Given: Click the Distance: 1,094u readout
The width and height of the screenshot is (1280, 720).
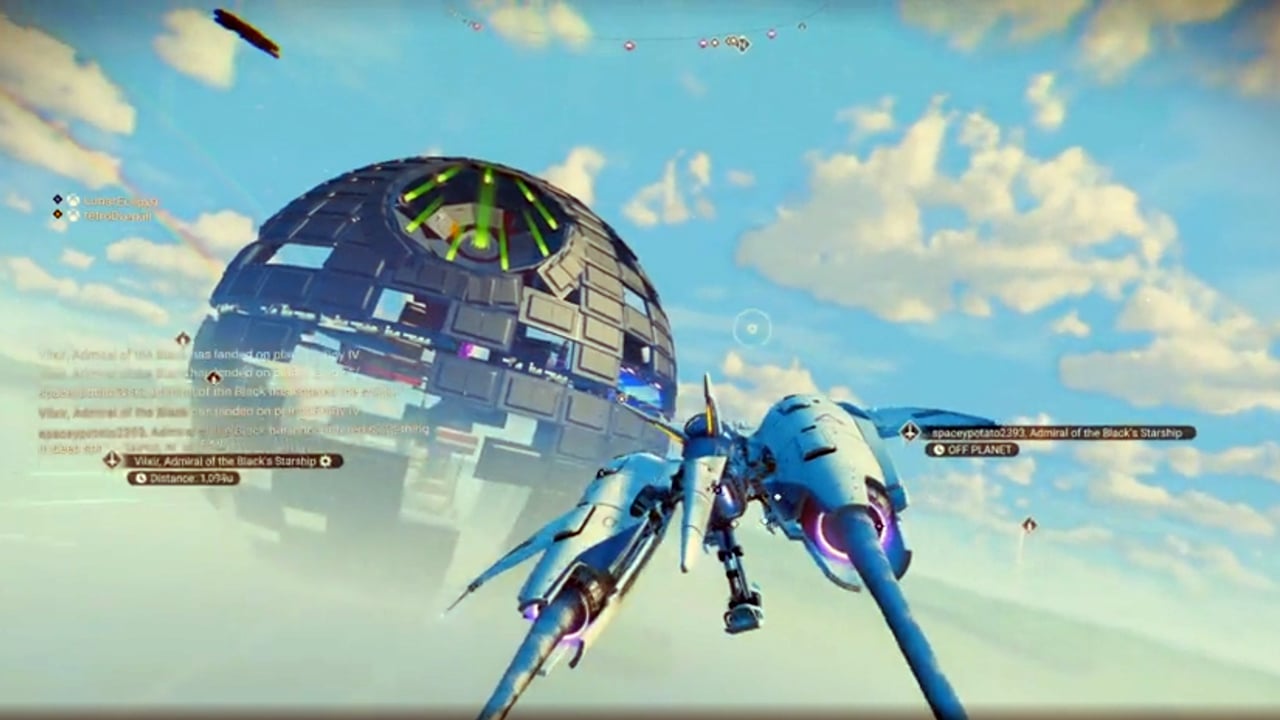Looking at the screenshot, I should pos(192,477).
